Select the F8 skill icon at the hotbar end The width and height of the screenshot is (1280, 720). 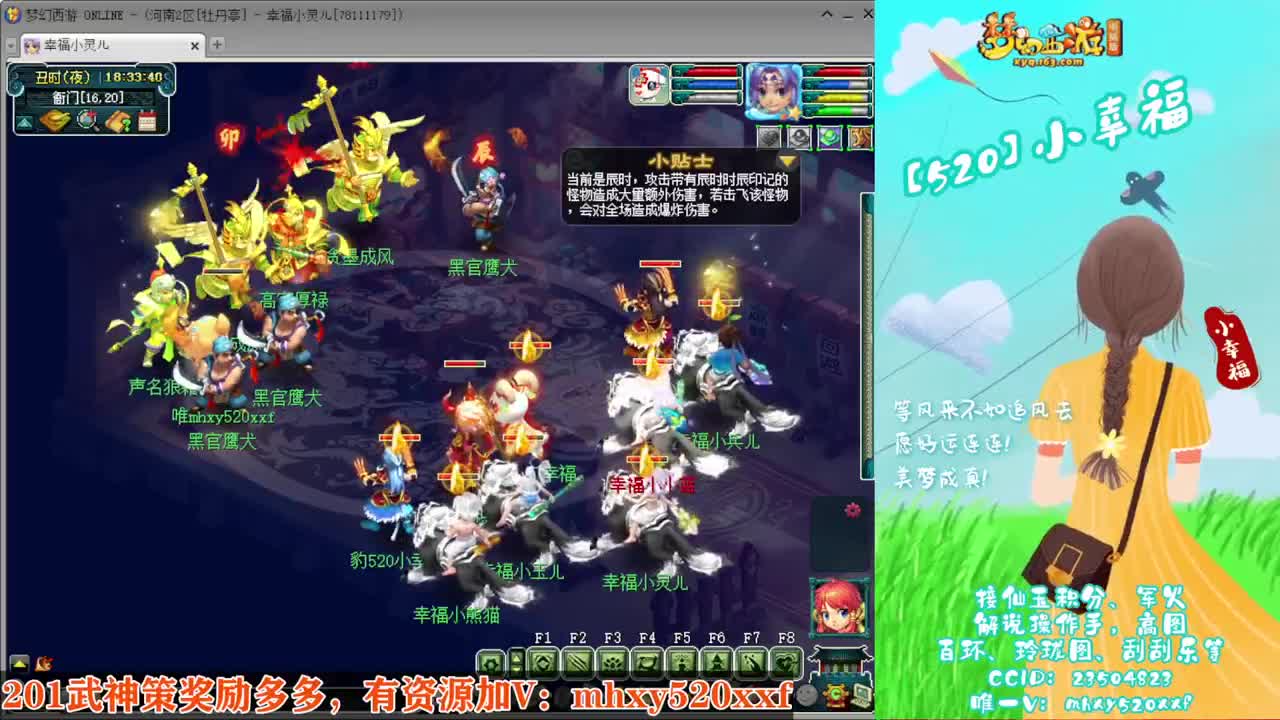(x=787, y=663)
